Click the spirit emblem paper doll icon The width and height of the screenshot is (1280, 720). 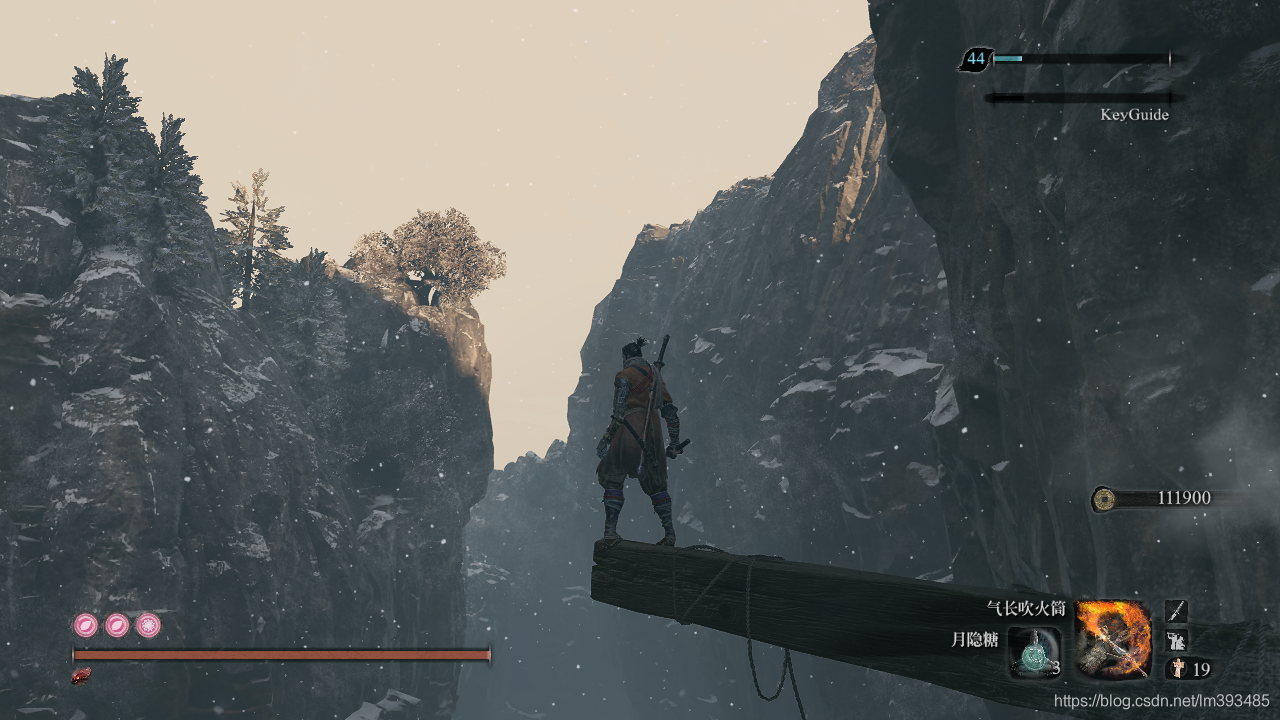click(1178, 669)
